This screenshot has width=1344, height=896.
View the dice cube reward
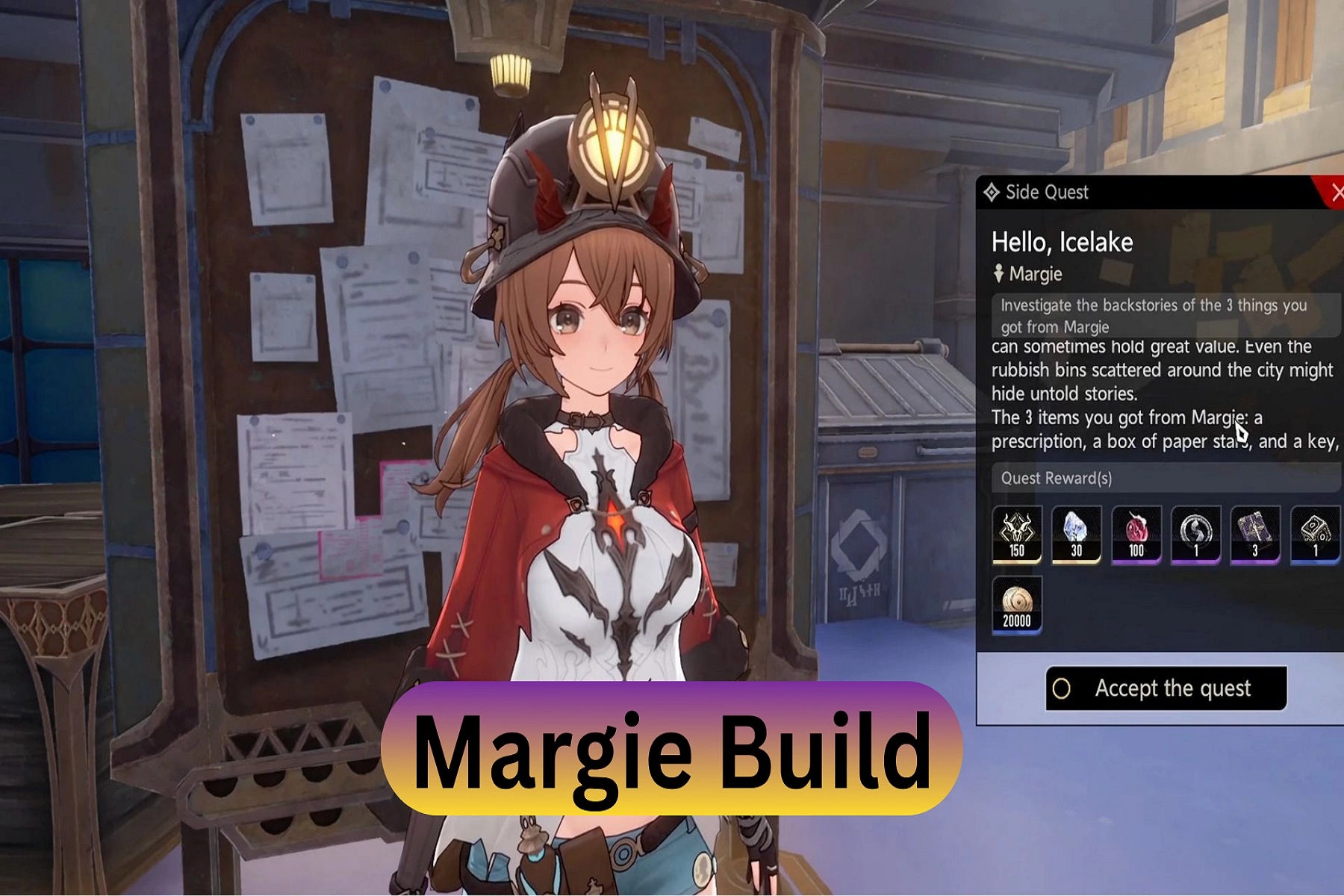(x=1315, y=534)
